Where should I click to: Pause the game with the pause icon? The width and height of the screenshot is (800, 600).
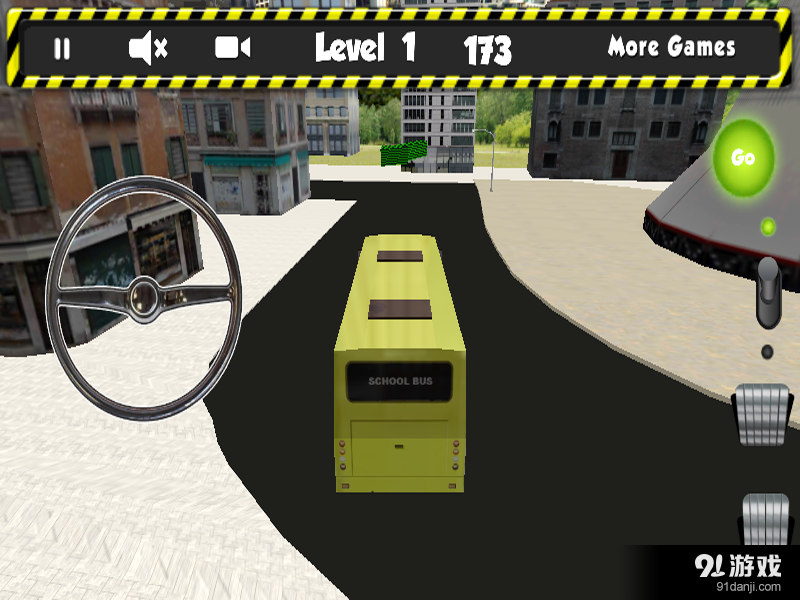(x=62, y=49)
